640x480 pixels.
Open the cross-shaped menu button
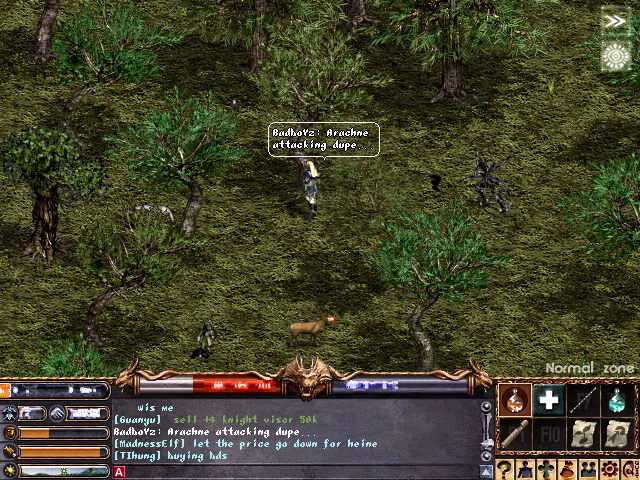coord(546,469)
